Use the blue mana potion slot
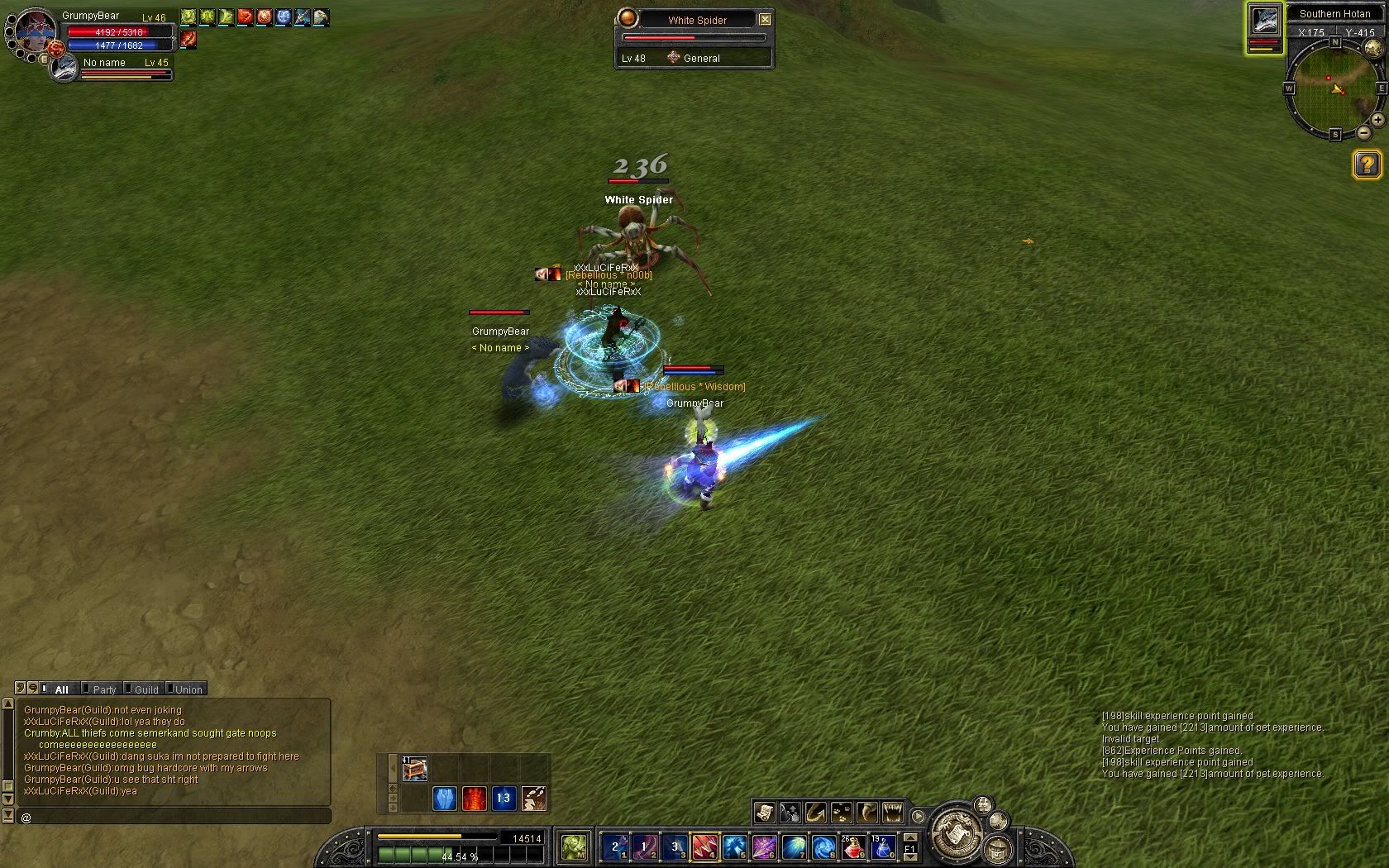This screenshot has width=1389, height=868. [x=883, y=847]
